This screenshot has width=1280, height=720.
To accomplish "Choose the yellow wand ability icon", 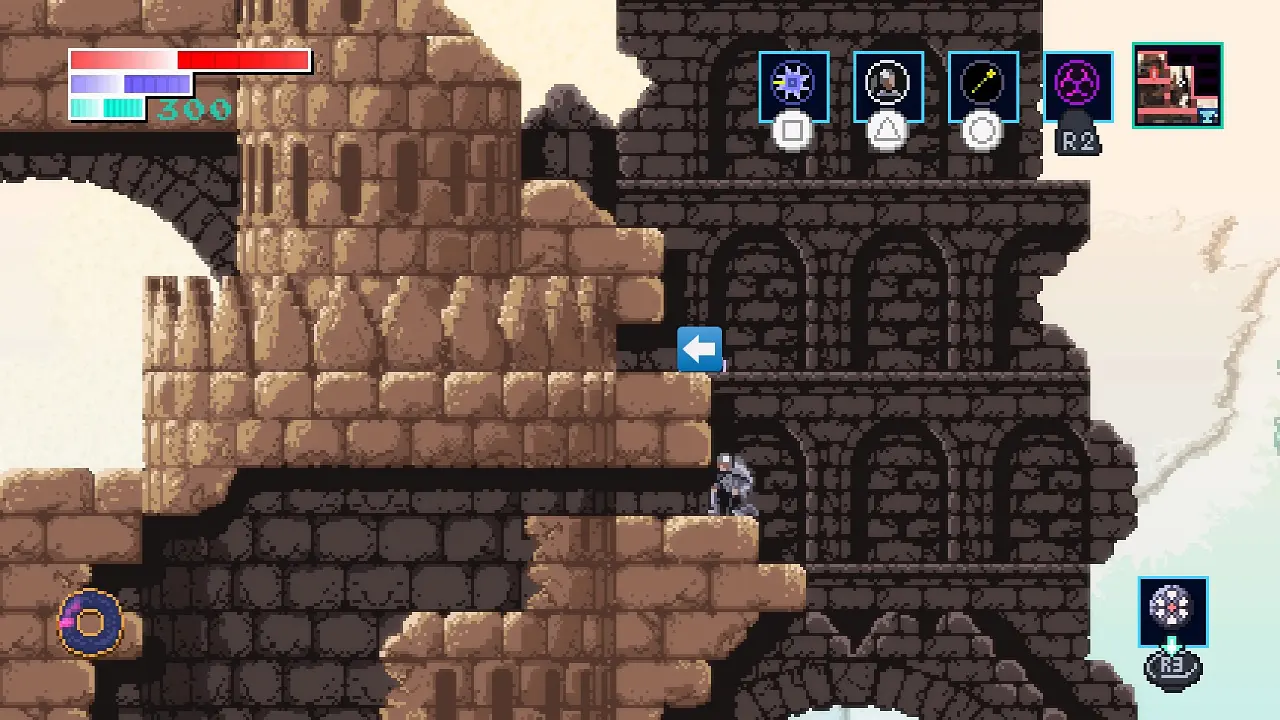I will [x=983, y=86].
